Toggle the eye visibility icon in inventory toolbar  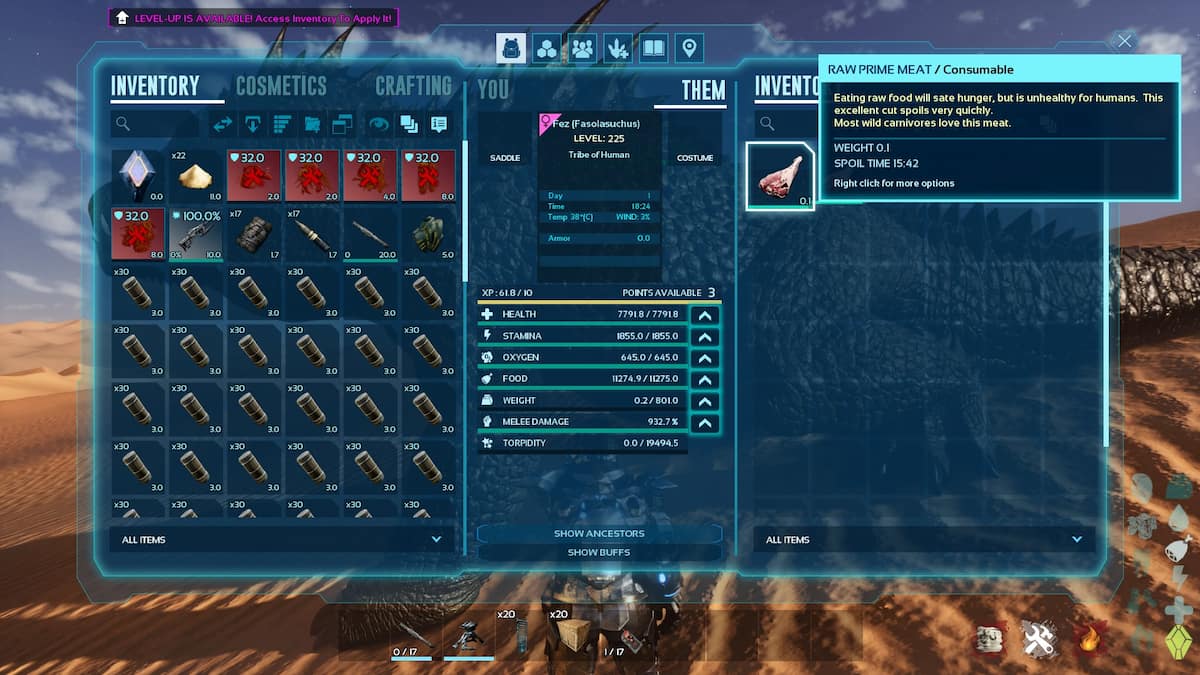(379, 124)
